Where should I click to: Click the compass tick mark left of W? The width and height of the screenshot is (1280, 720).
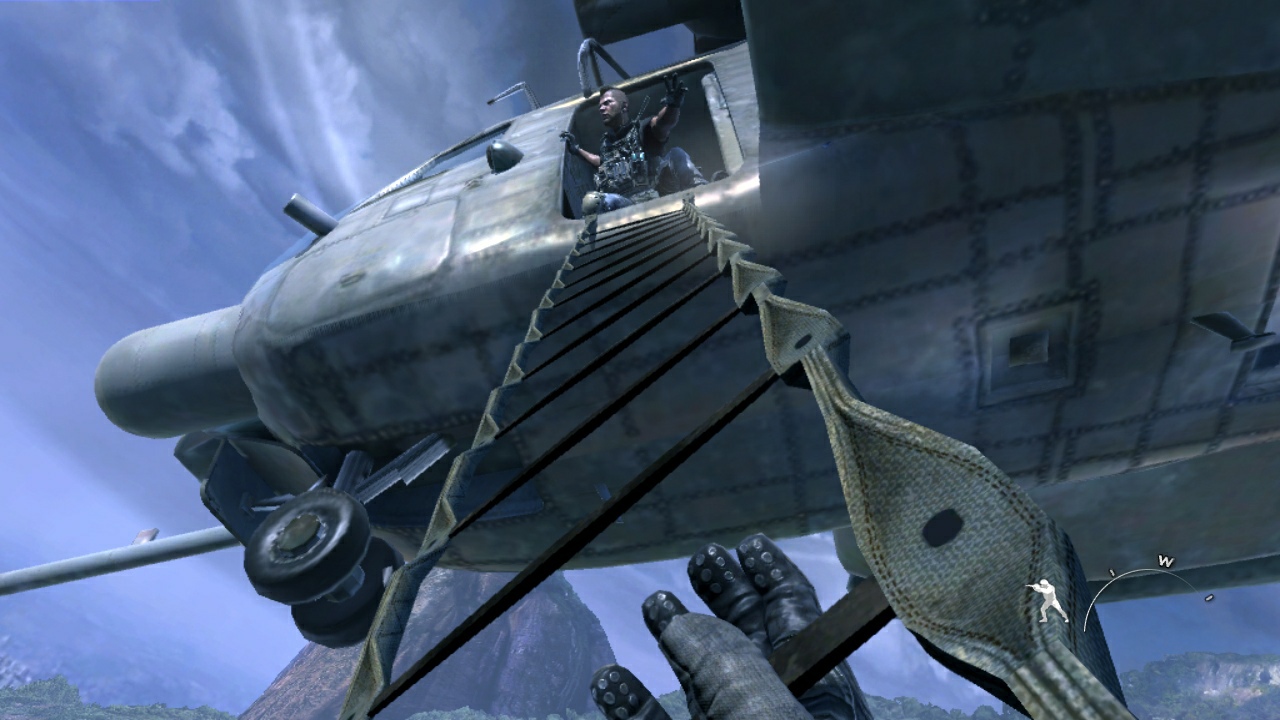pyautogui.click(x=1110, y=571)
